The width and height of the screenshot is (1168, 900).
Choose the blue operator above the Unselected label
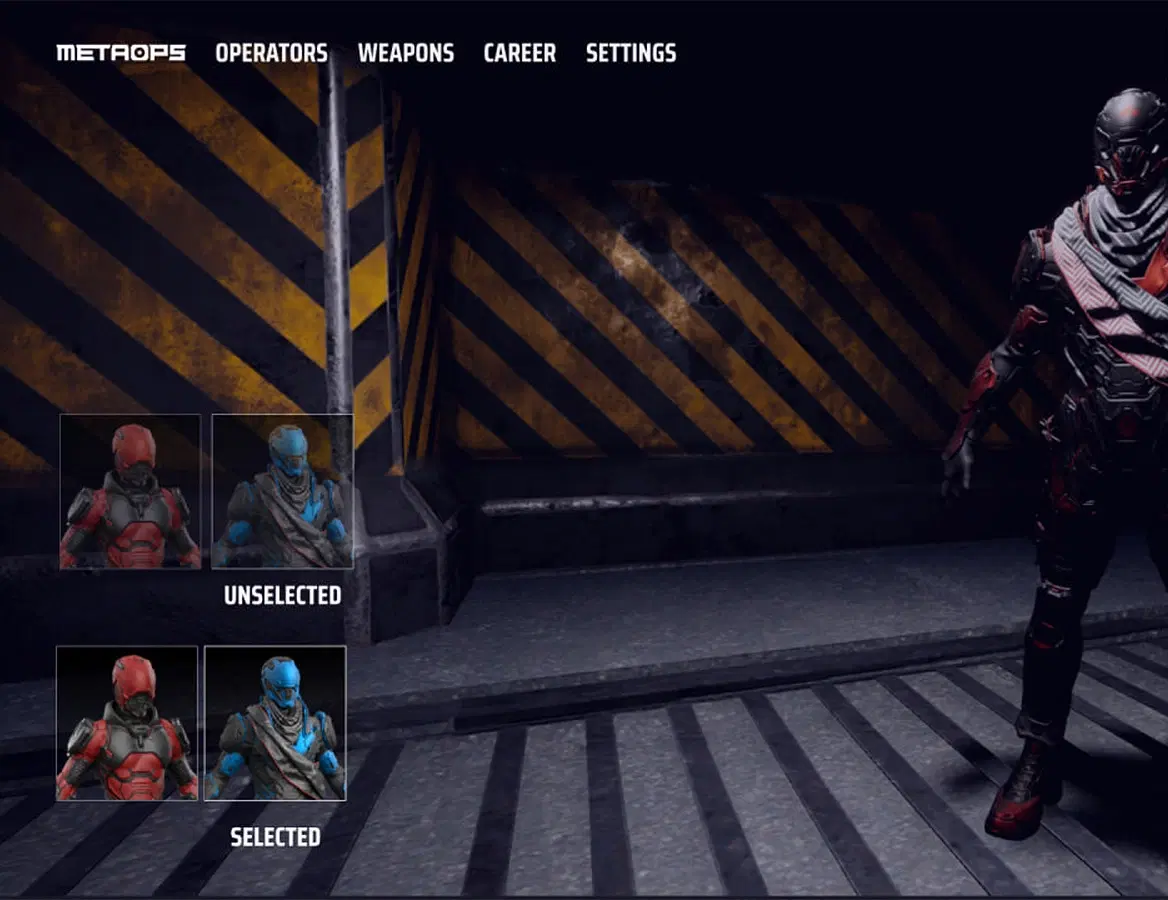[x=282, y=492]
